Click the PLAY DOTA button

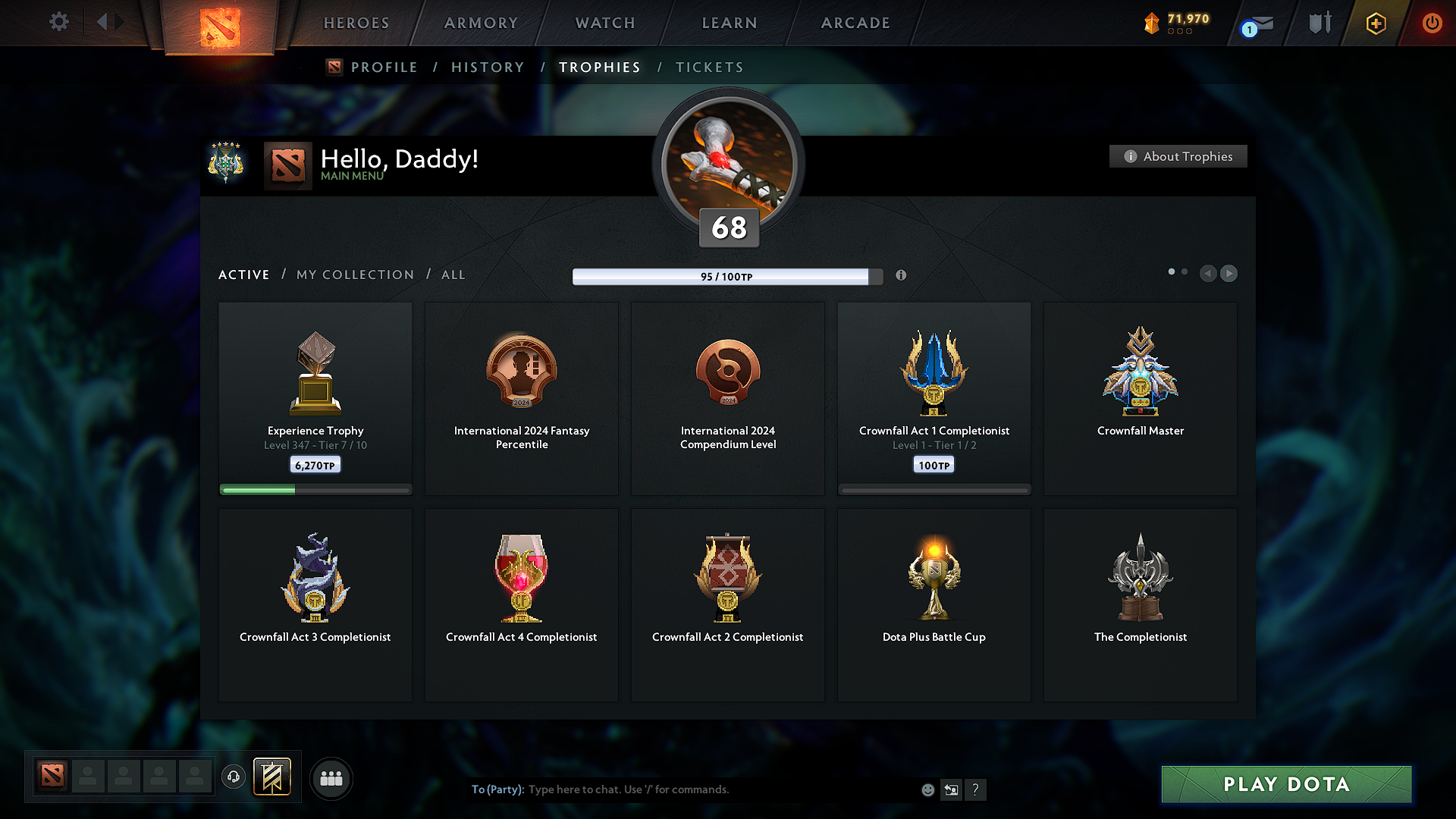click(1286, 785)
